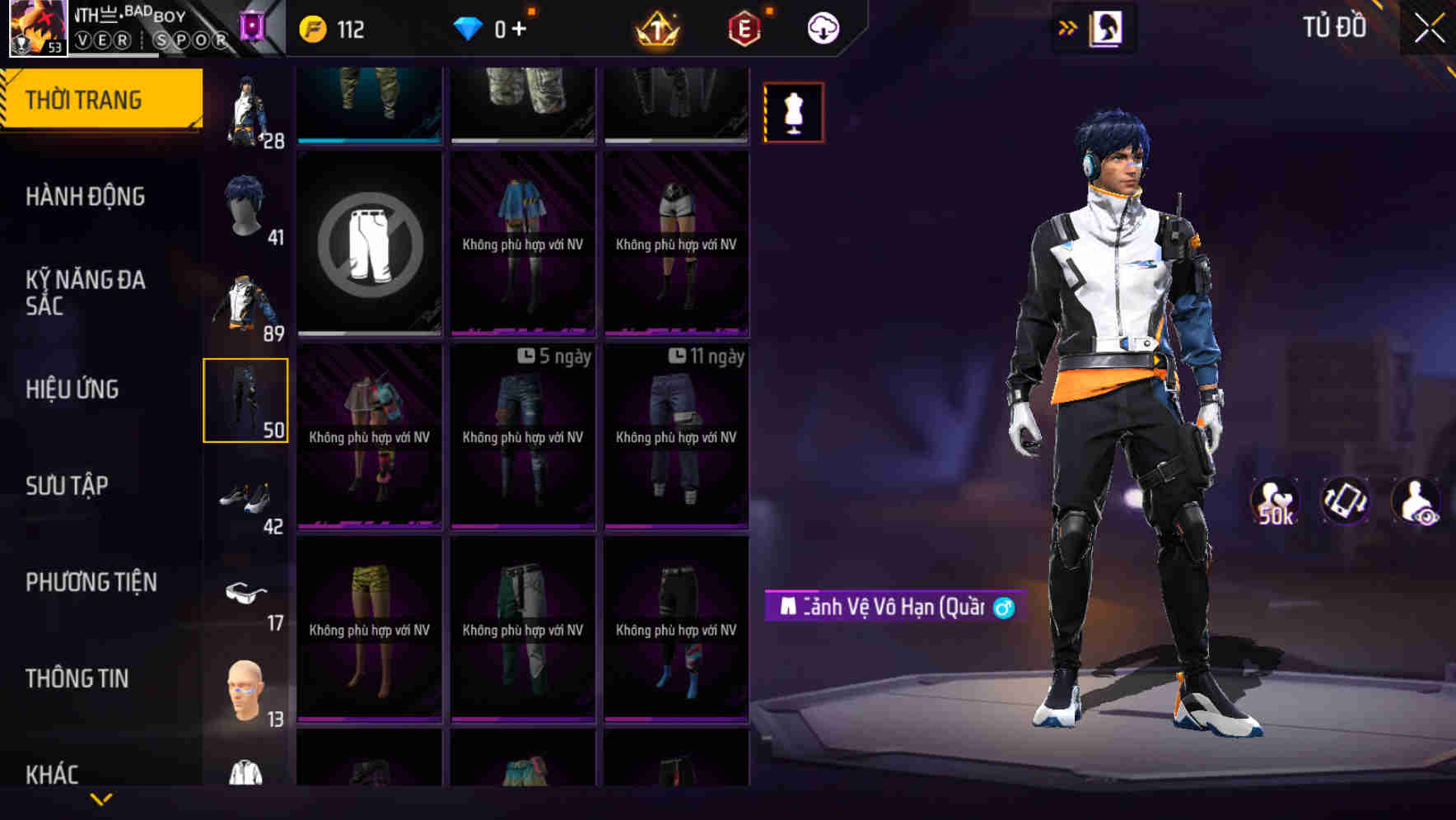1456x820 pixels.
Task: Tap the 50k likes heart icon
Action: click(1275, 501)
